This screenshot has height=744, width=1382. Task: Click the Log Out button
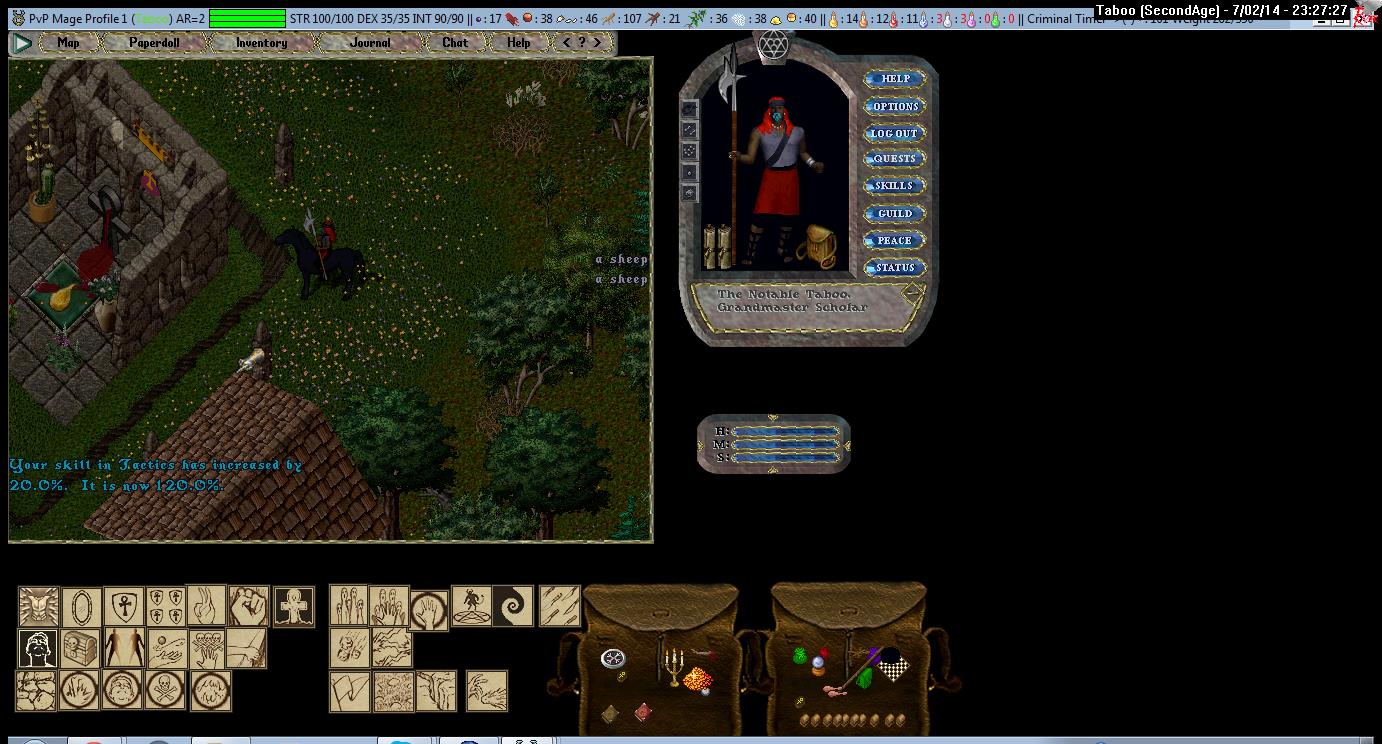click(894, 133)
